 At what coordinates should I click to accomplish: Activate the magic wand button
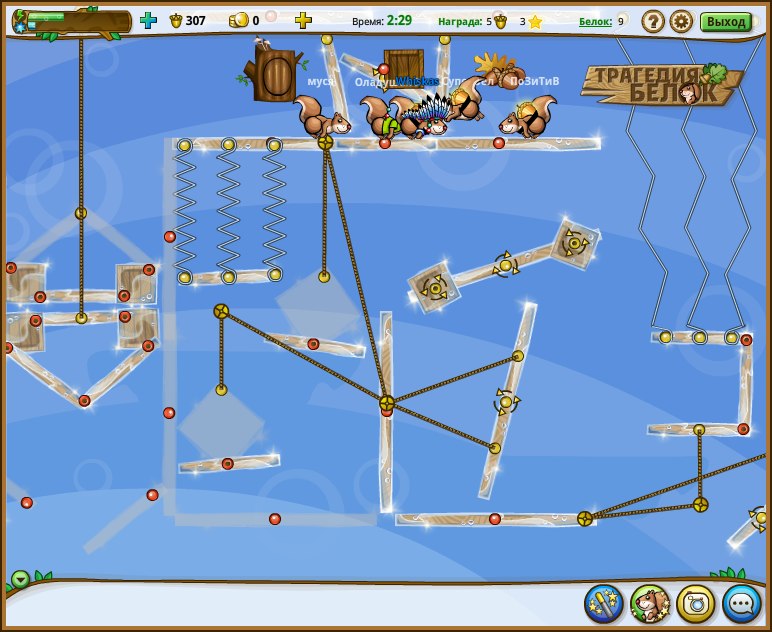coord(604,603)
